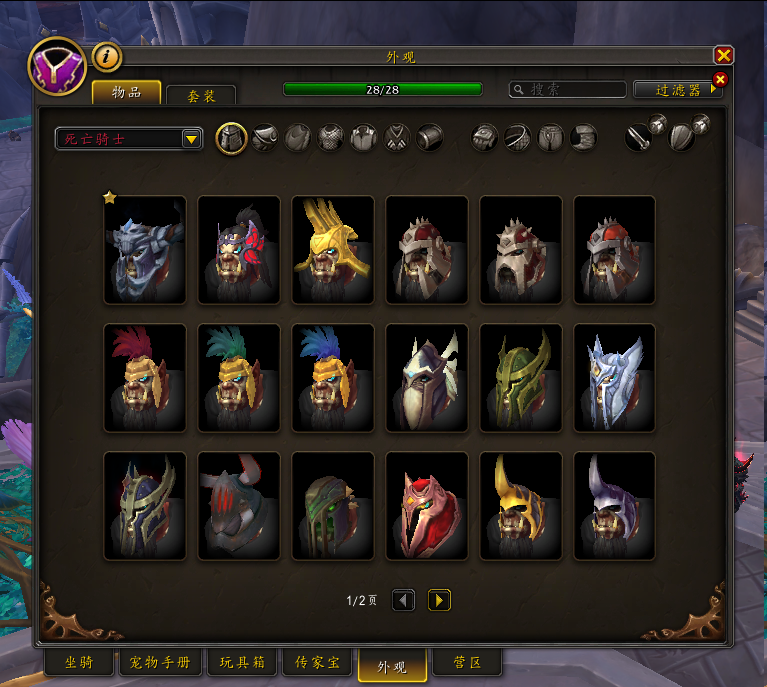Select the 物品 items tab

126,93
